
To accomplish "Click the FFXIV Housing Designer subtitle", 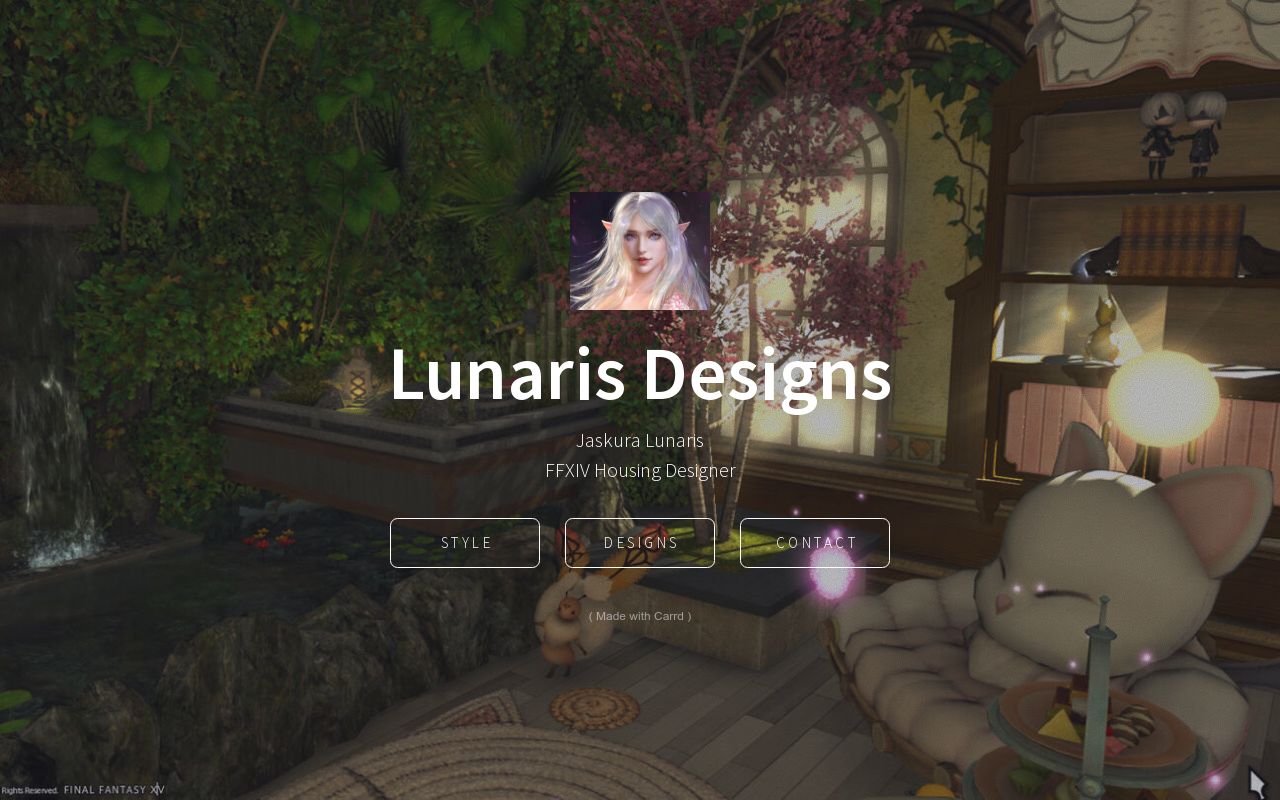I will click(x=640, y=470).
